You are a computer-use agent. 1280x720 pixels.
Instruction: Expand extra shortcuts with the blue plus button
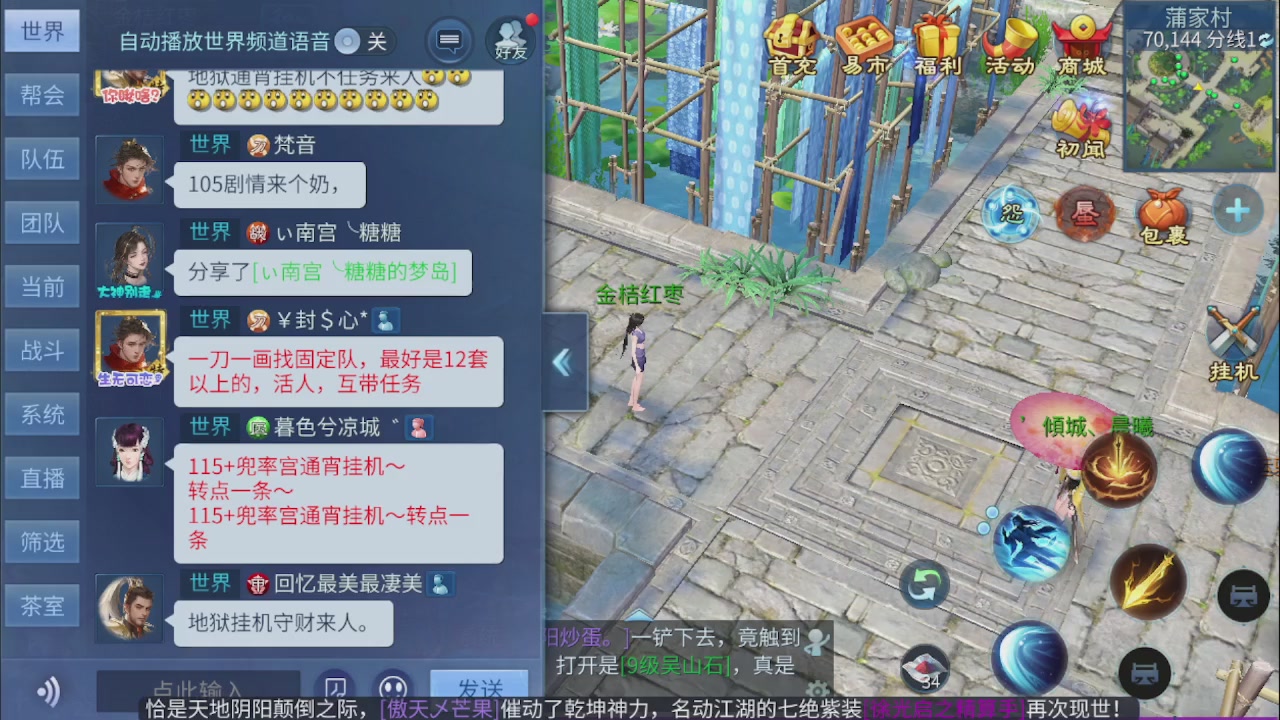[x=1236, y=210]
